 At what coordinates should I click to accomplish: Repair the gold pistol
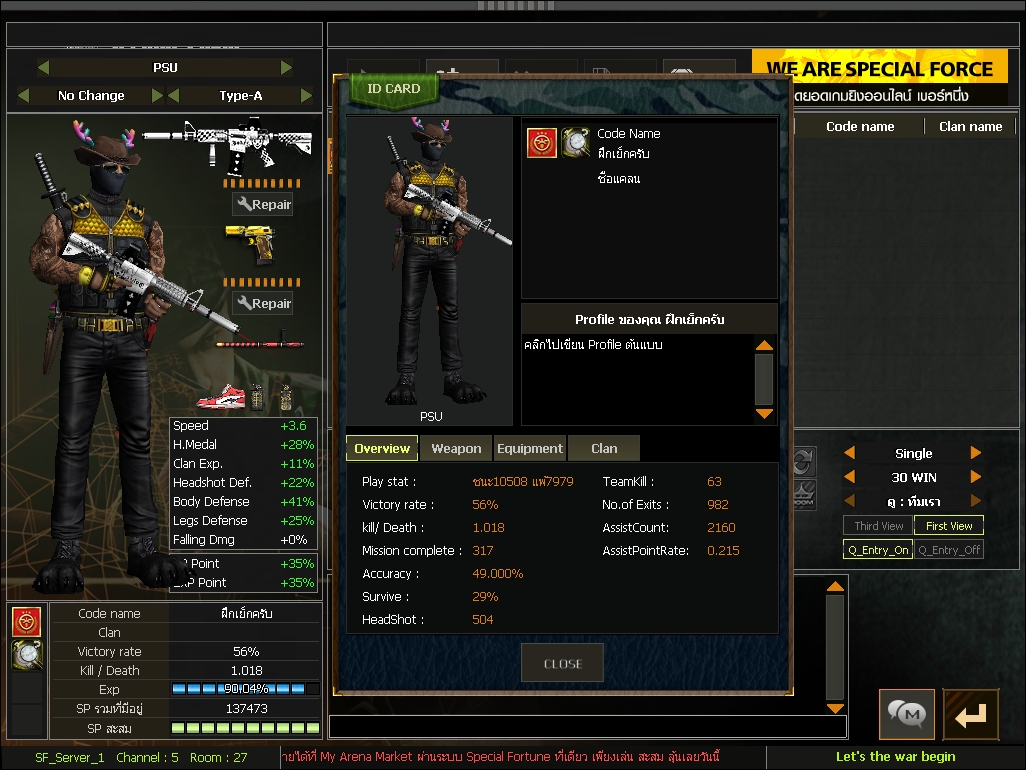tap(263, 304)
